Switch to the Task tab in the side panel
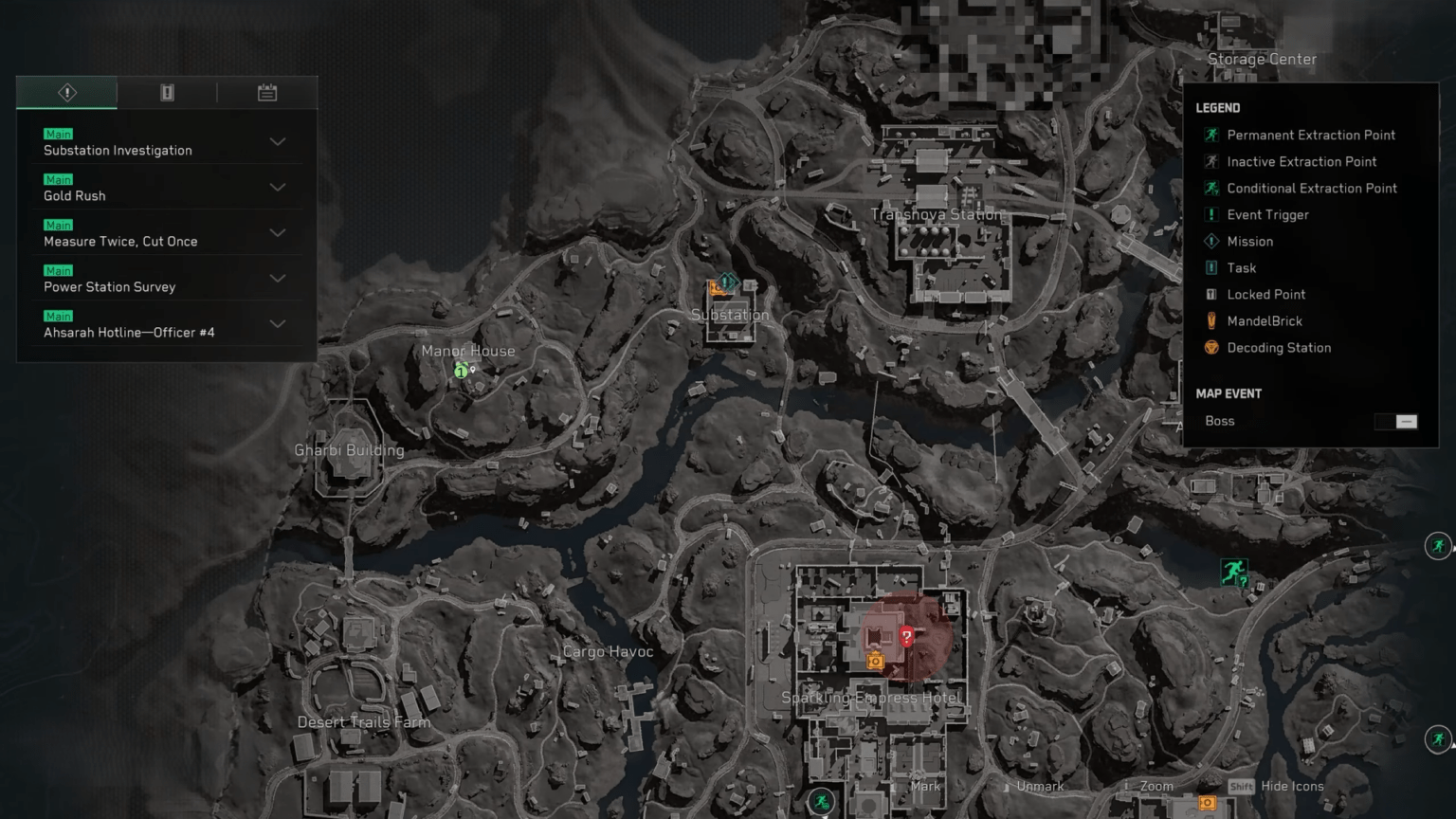 coord(167,92)
